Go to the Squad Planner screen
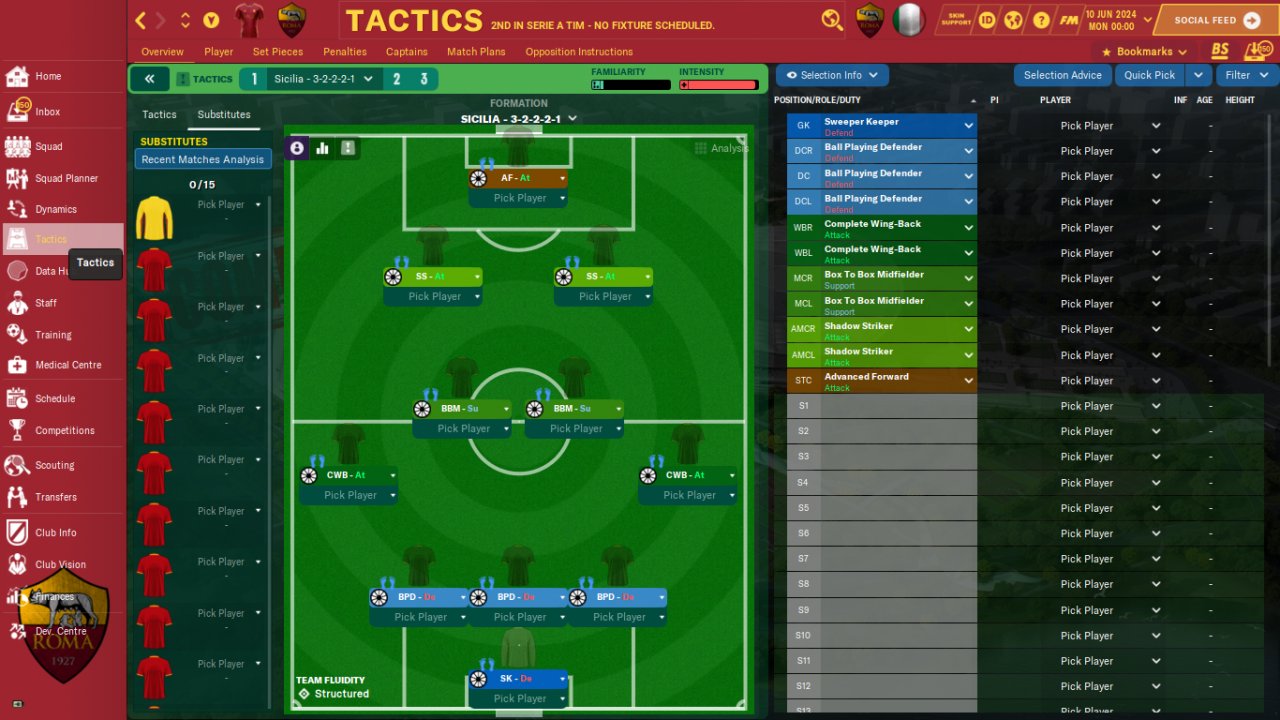This screenshot has height=720, width=1280. pos(66,178)
